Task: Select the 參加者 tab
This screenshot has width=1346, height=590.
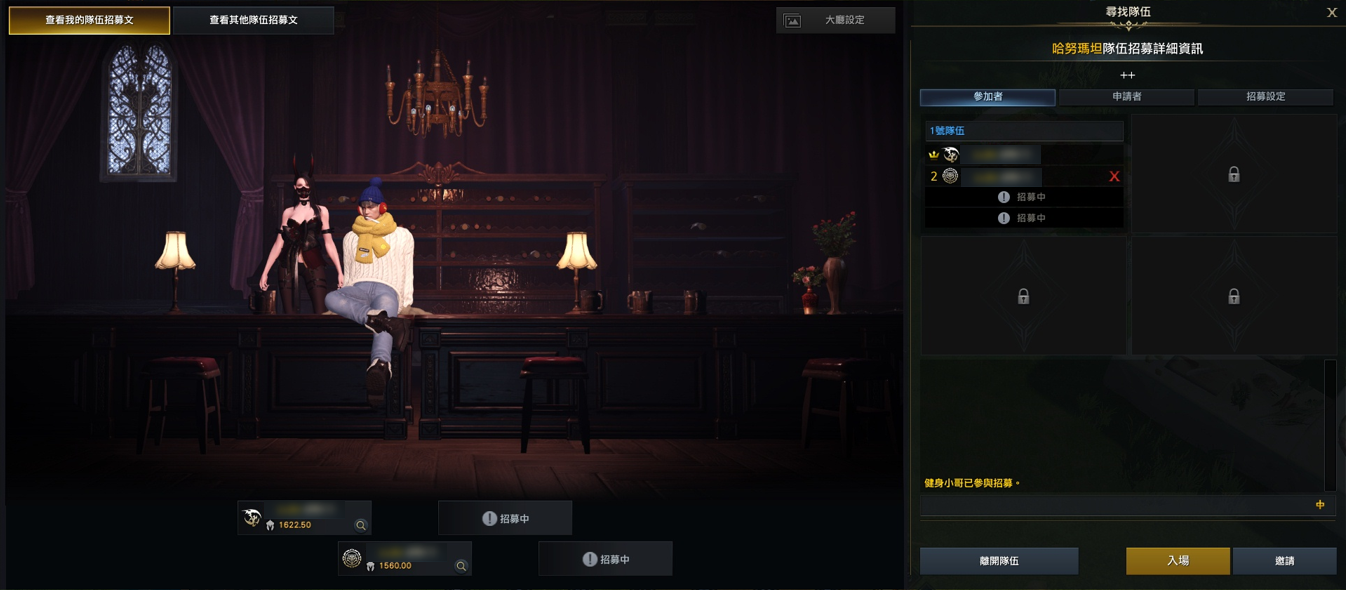Action: pos(987,97)
